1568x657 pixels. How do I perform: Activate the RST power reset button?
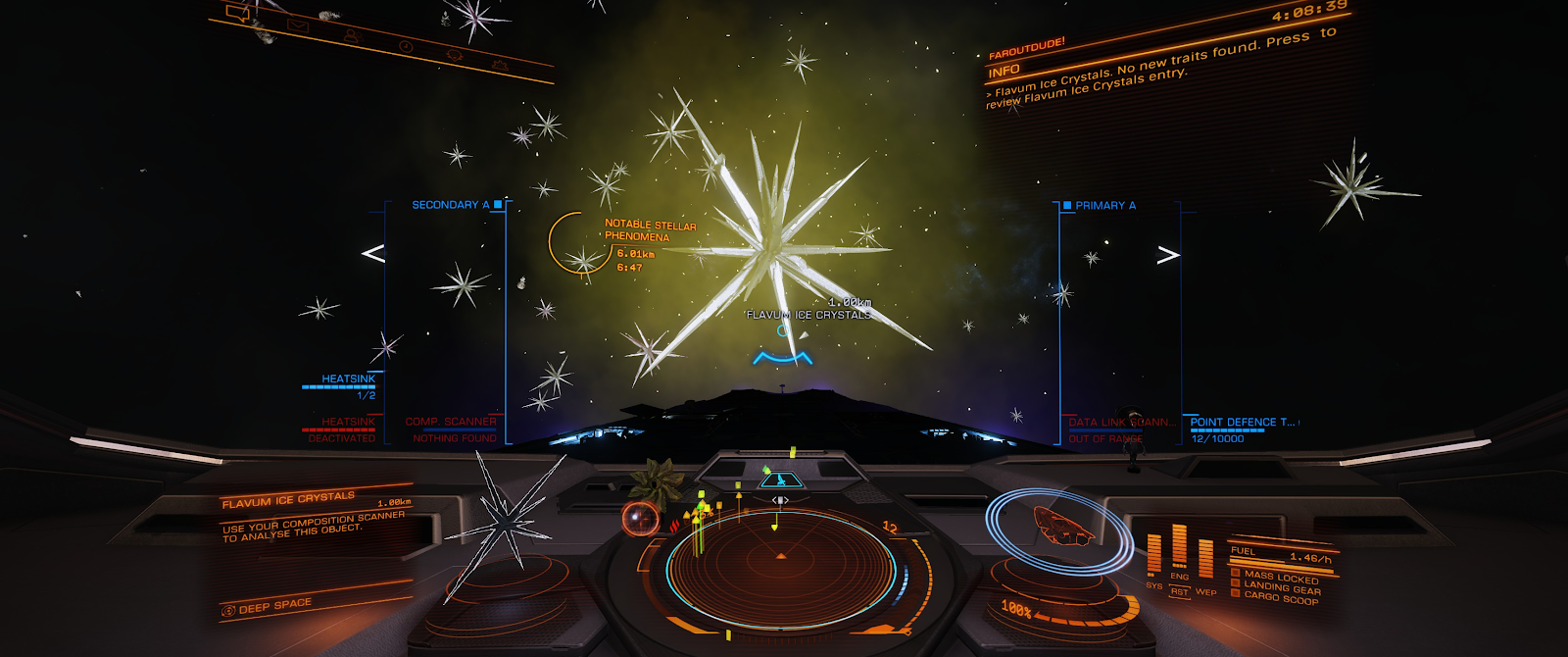1179,591
